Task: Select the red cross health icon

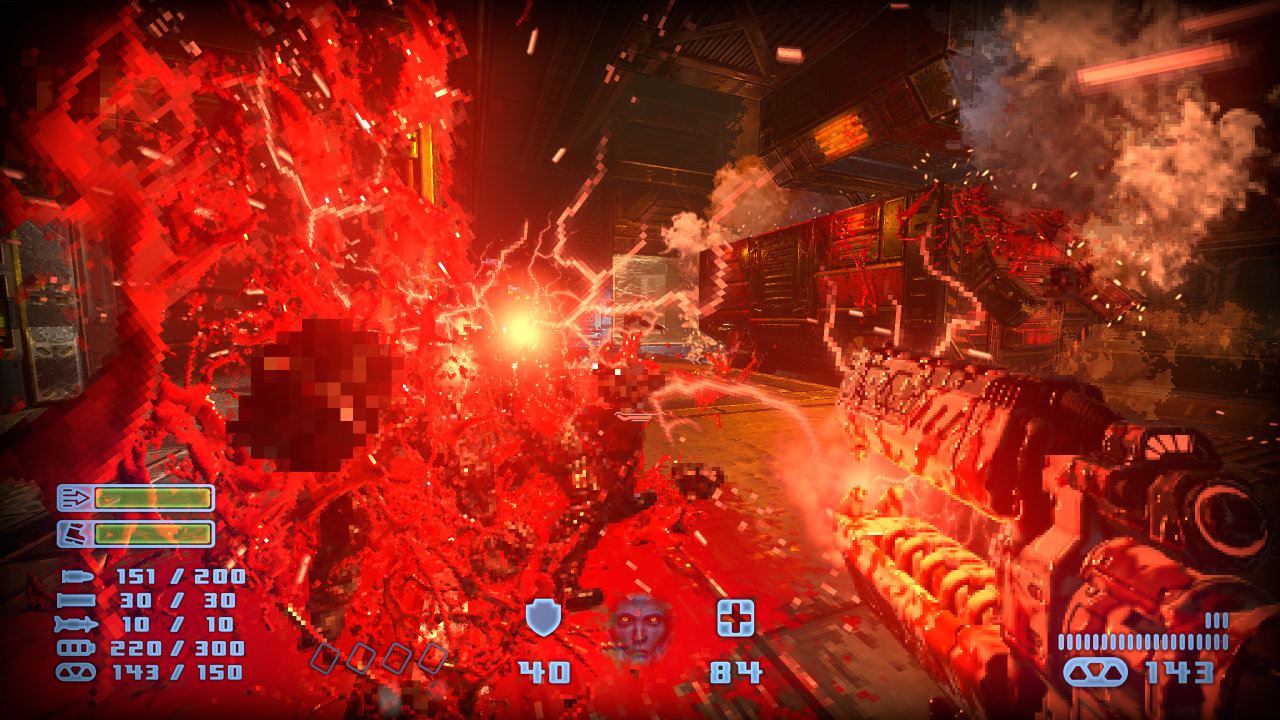Action: pos(735,618)
